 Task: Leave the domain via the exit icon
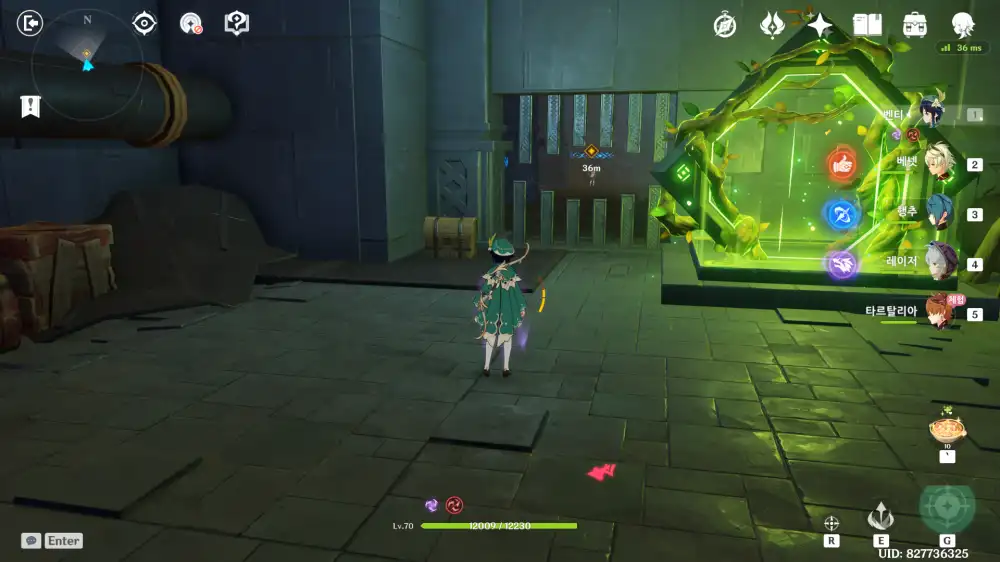(31, 23)
